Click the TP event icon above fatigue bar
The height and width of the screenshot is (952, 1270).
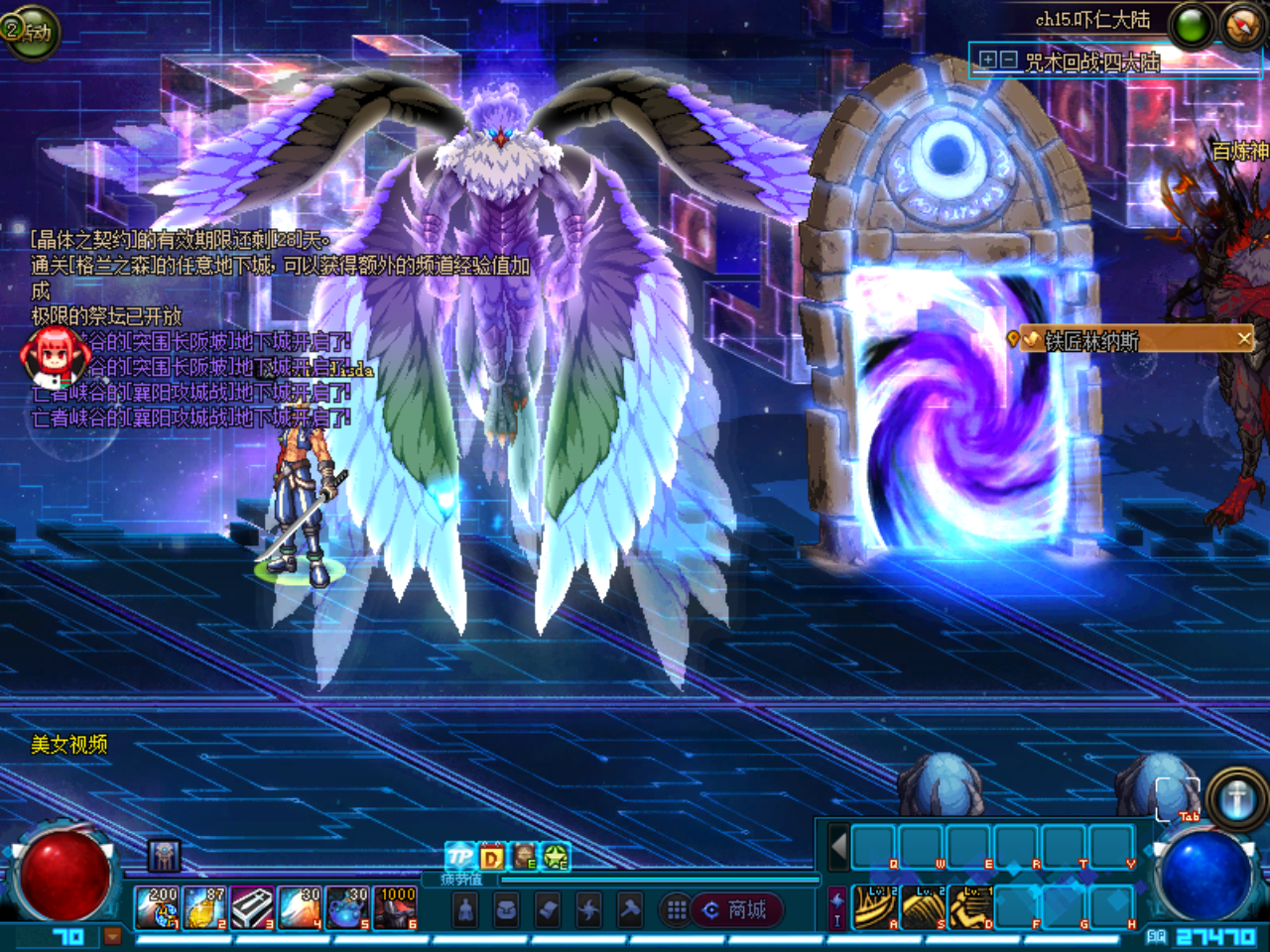click(x=459, y=855)
